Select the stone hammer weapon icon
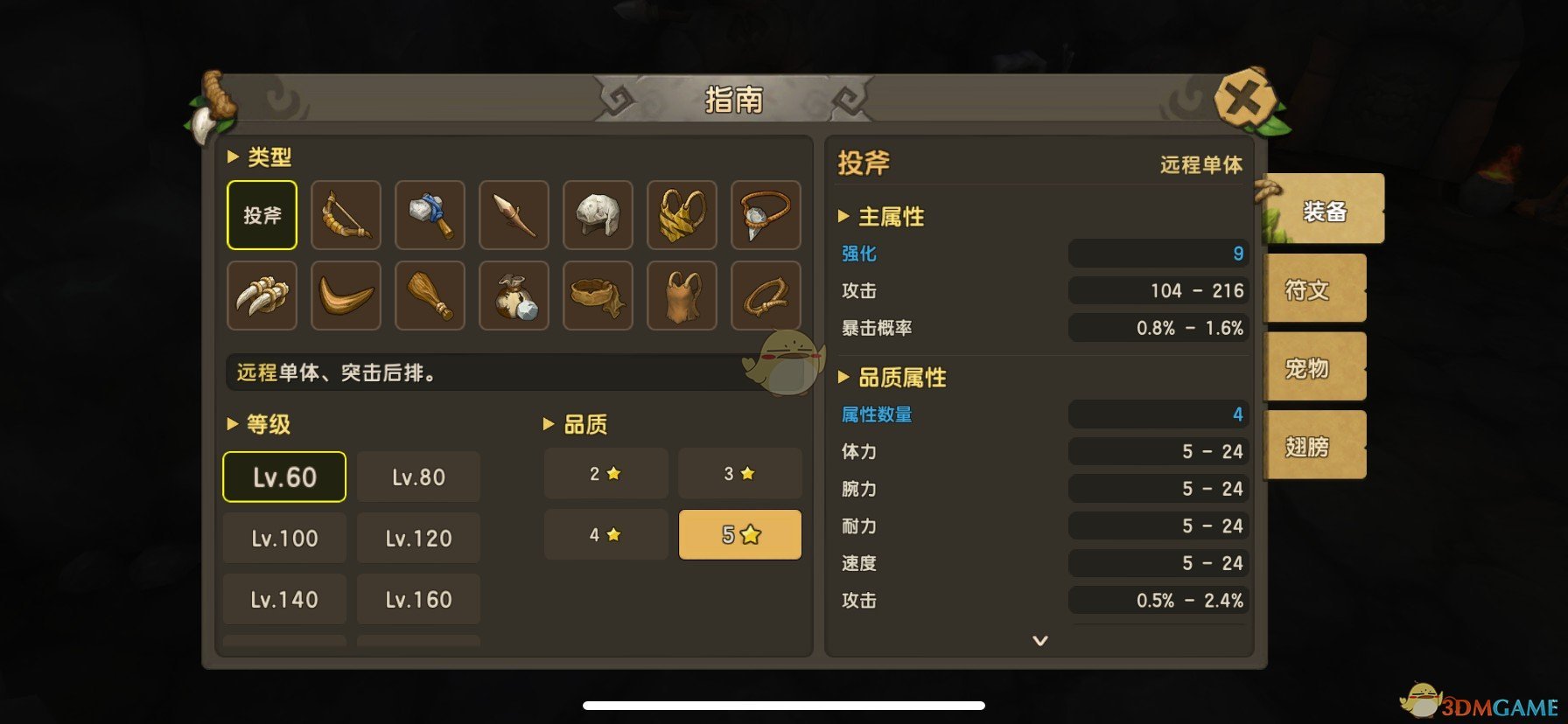Screen dimensions: 1568x724 (430, 214)
